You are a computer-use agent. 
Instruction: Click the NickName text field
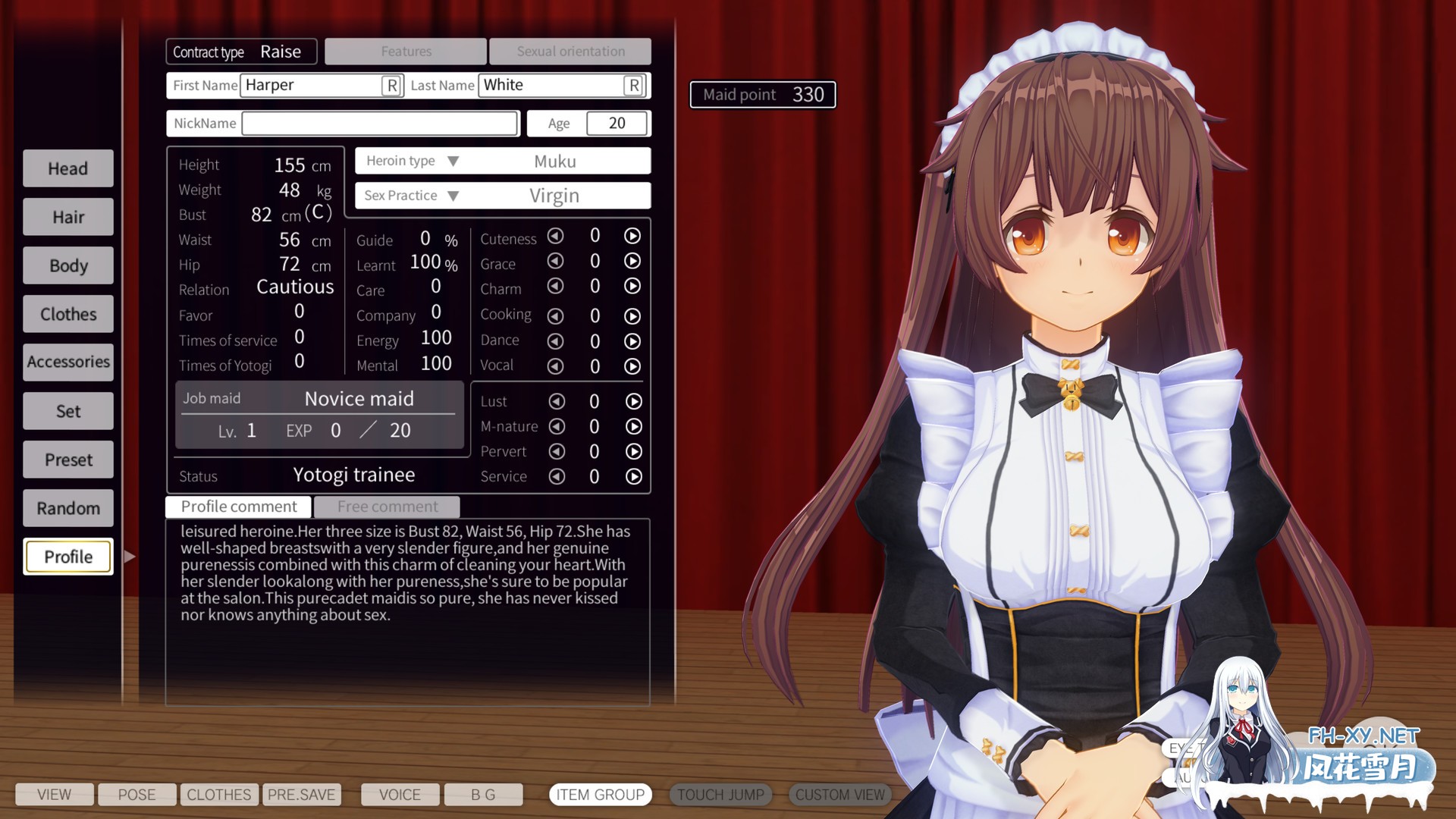(379, 124)
